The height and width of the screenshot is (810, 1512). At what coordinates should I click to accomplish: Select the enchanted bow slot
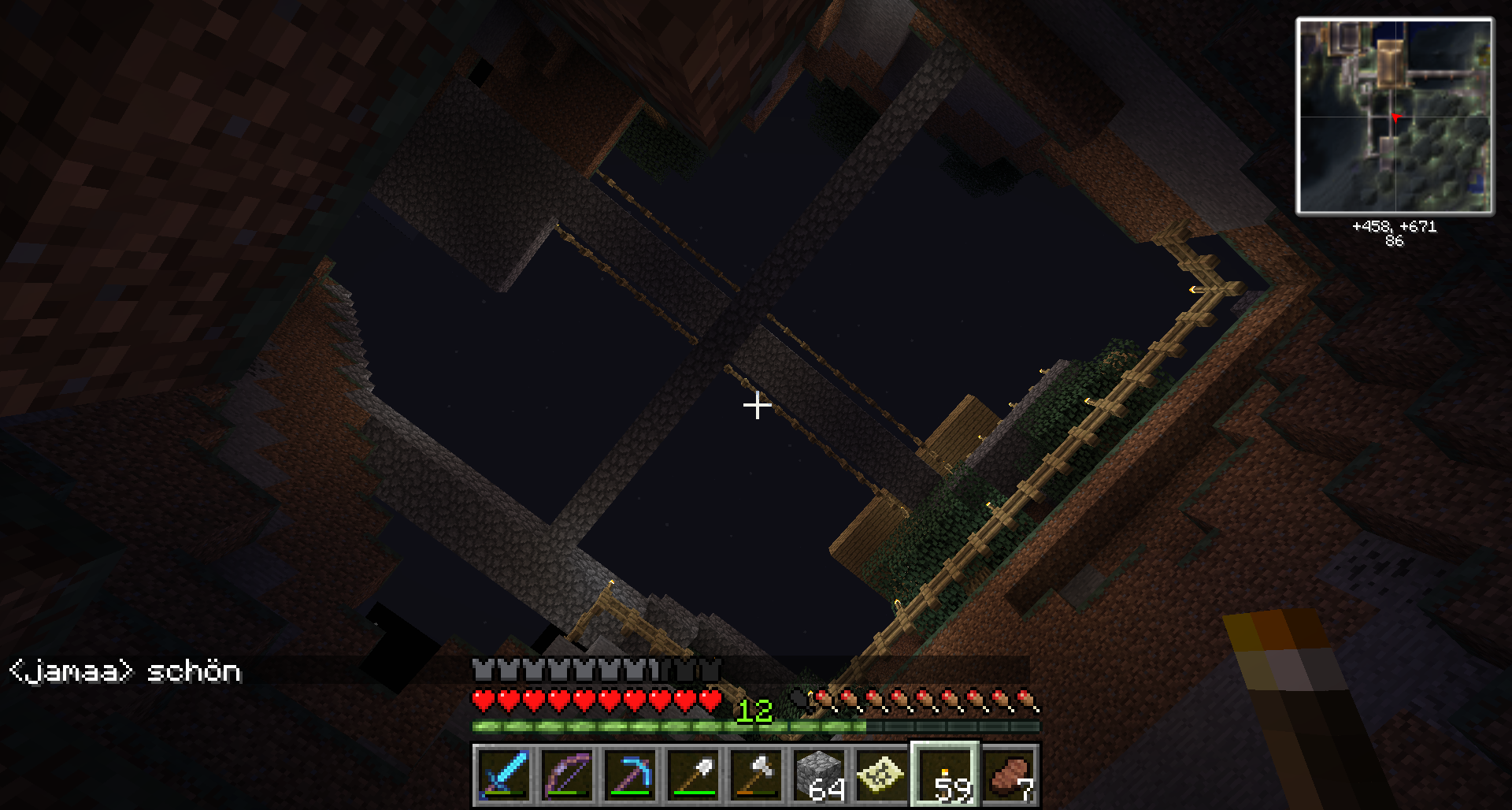567,775
